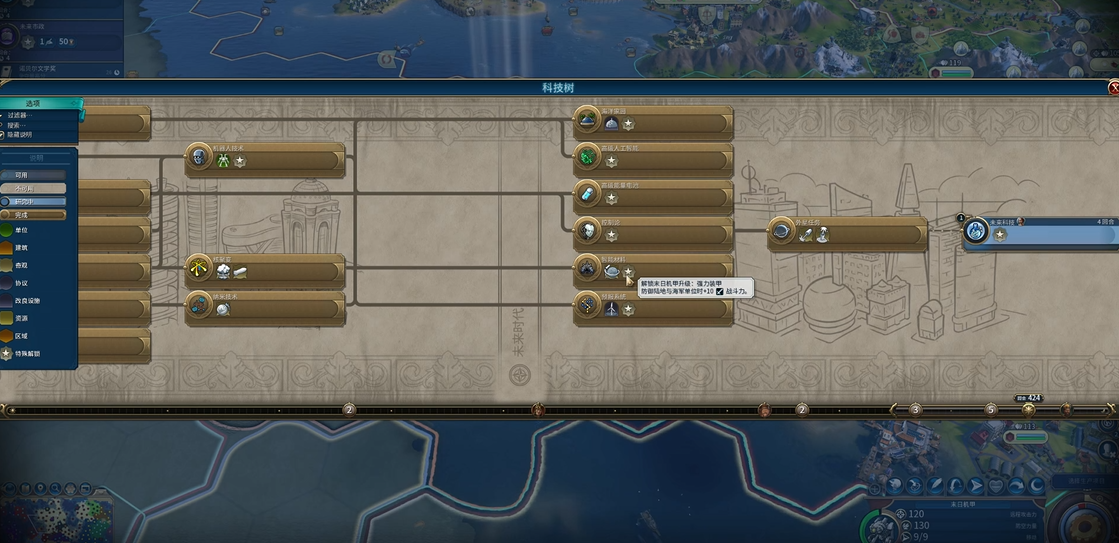Select the 外星任务 (Offworld Mission) technology

click(x=848, y=234)
